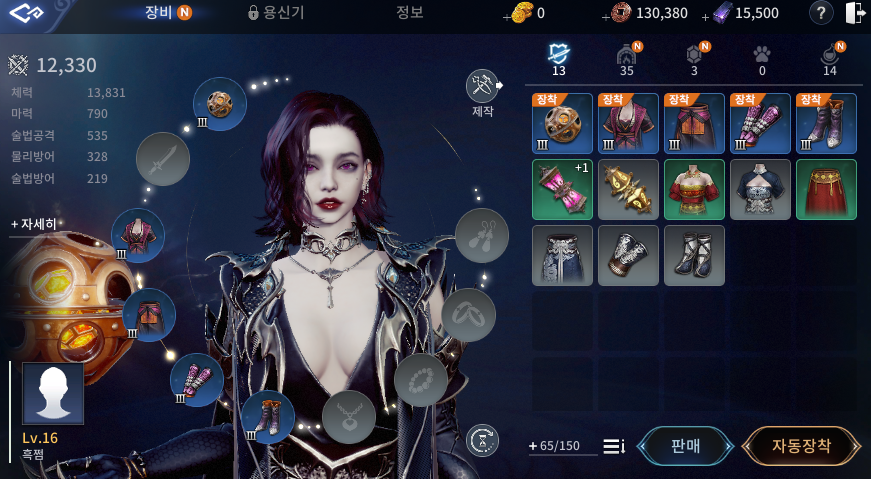Pick the dark boots in inventory

pos(694,255)
